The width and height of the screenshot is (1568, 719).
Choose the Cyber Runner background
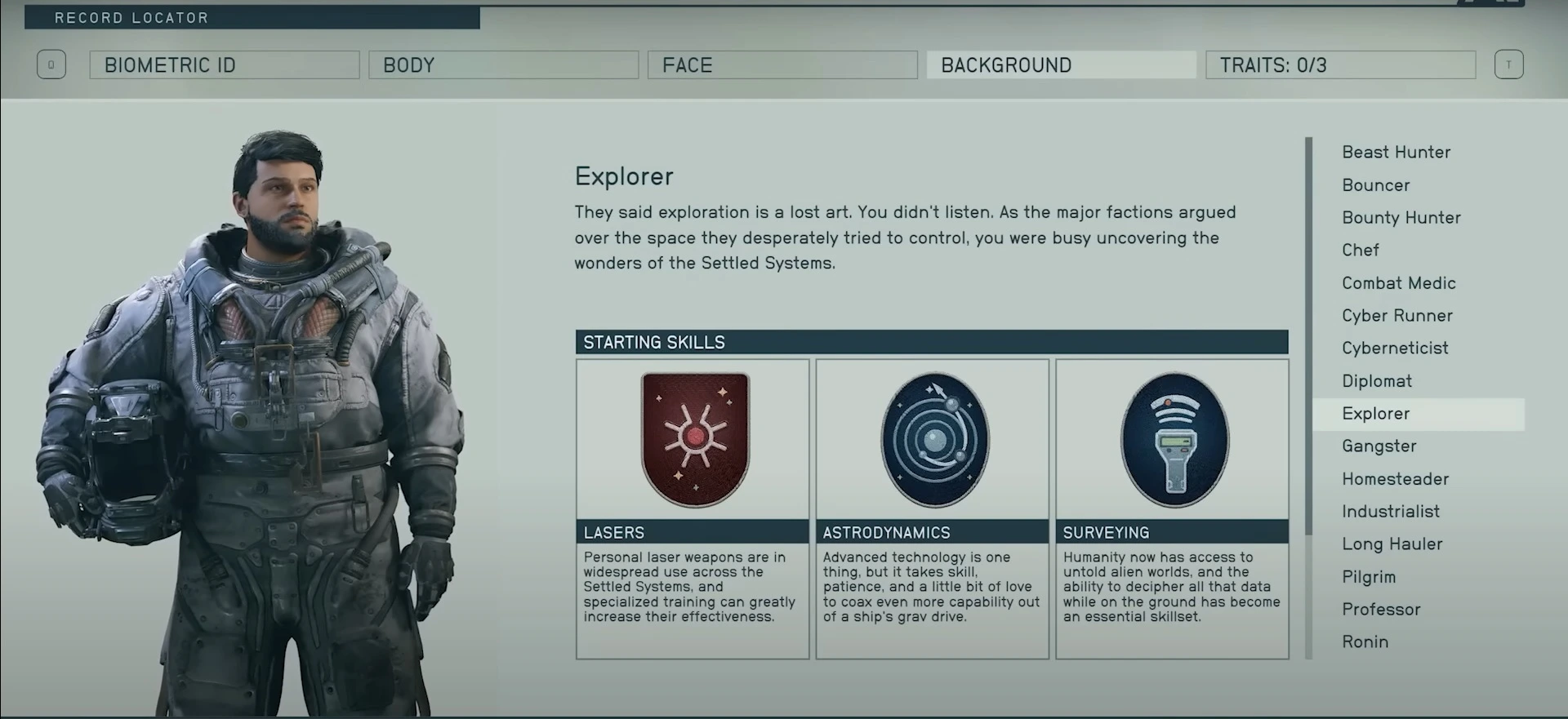1397,315
